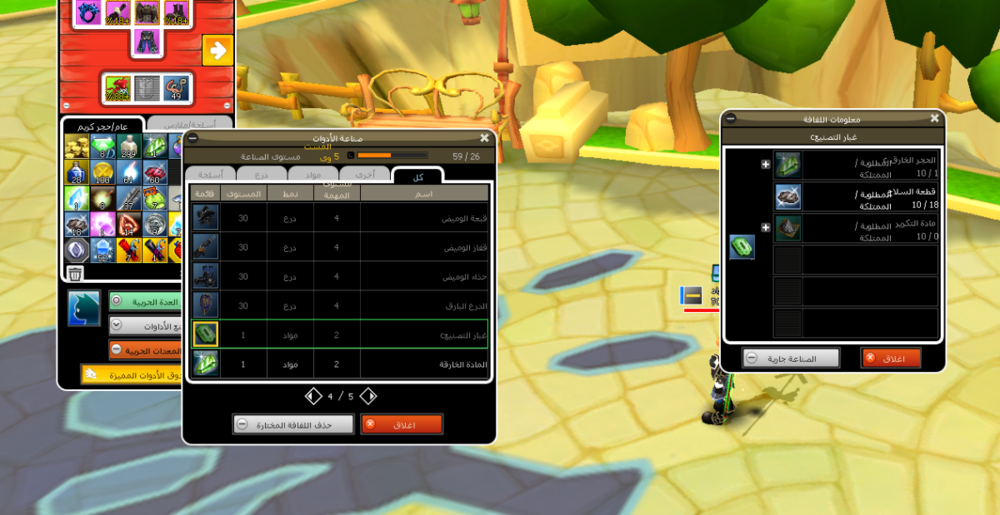The image size is (1000, 515).
Task: Switch to the أسلحة (weapons) crafting tab
Action: tap(209, 174)
